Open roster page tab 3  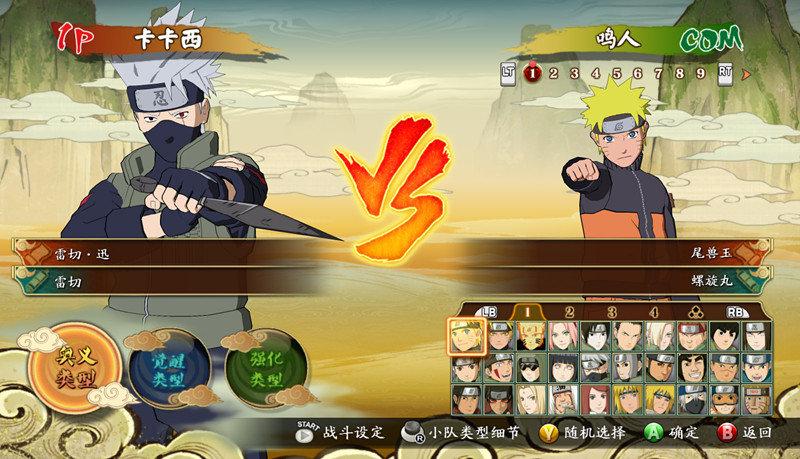click(611, 312)
